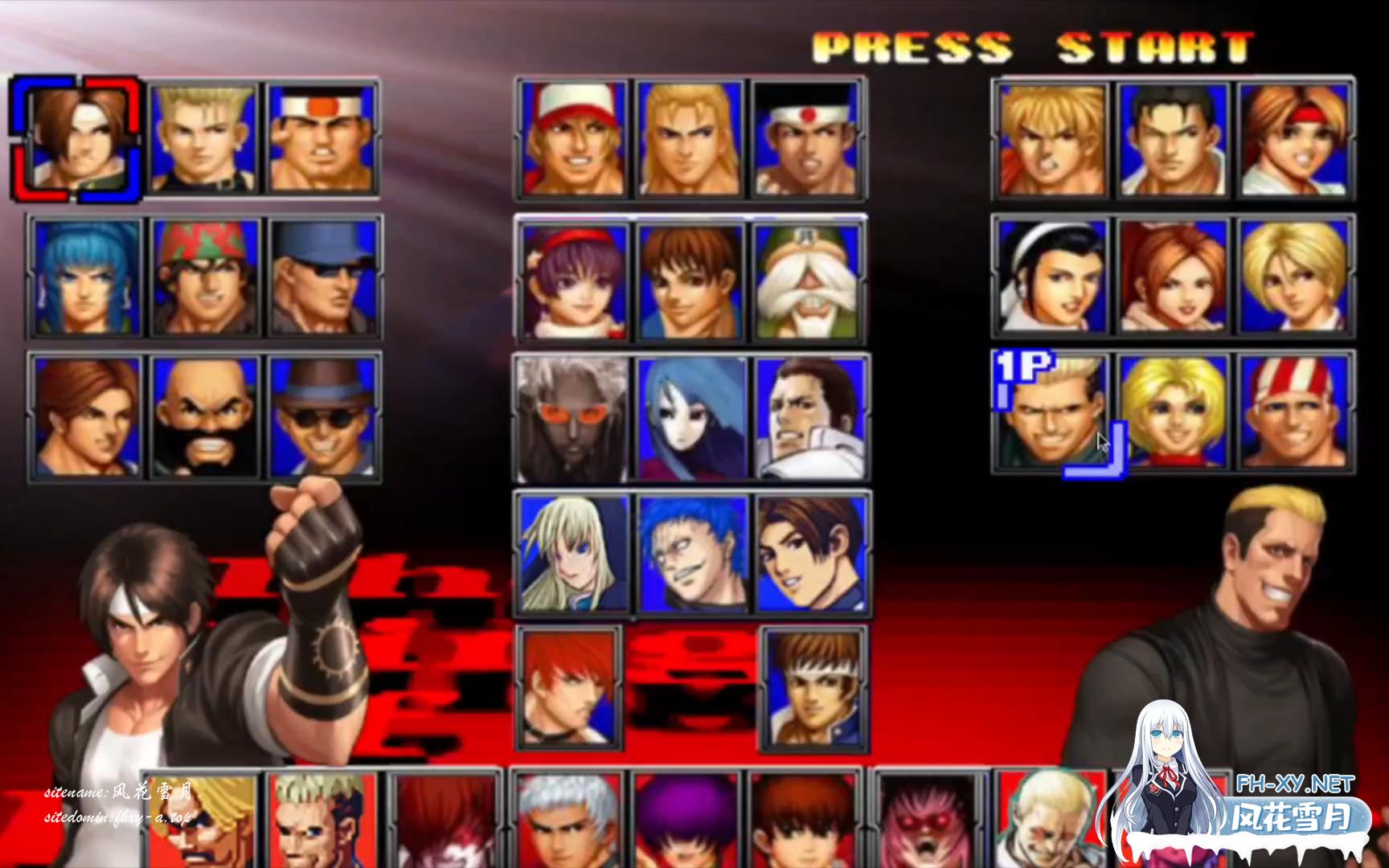Select Athena with purple hair and red headband

tap(572, 280)
